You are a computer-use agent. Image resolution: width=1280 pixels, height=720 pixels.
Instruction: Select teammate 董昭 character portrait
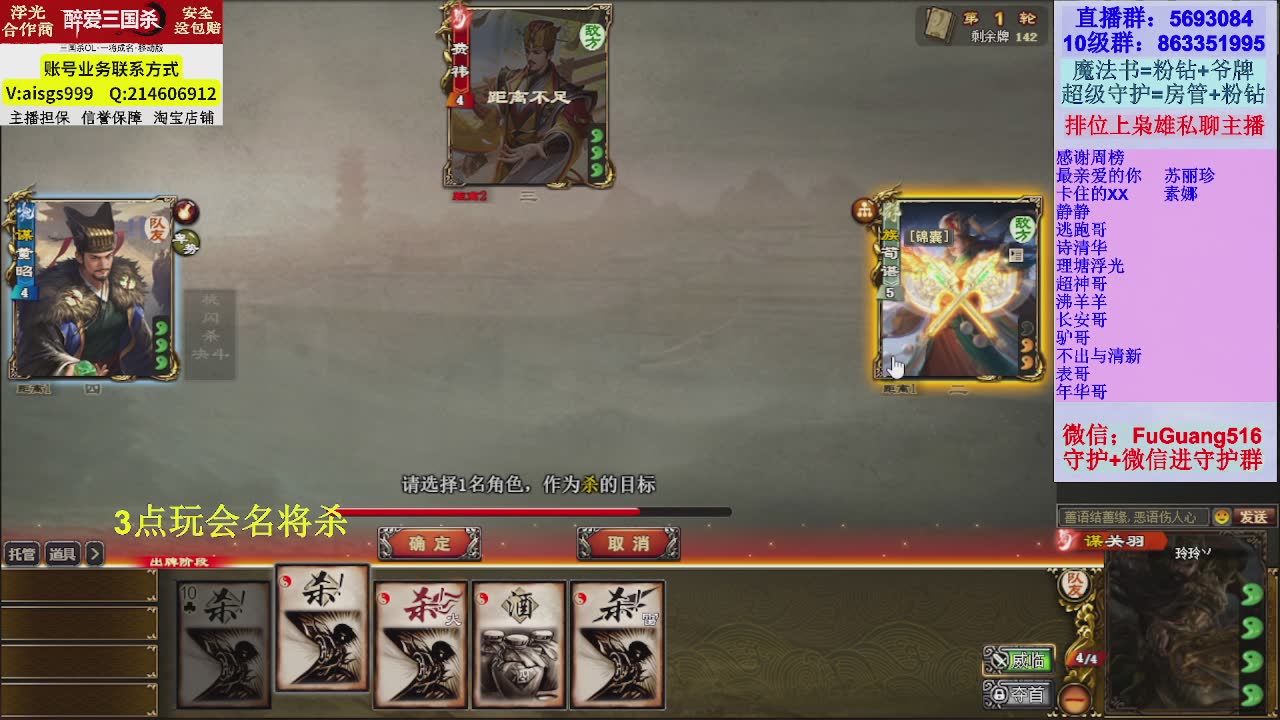[x=95, y=290]
